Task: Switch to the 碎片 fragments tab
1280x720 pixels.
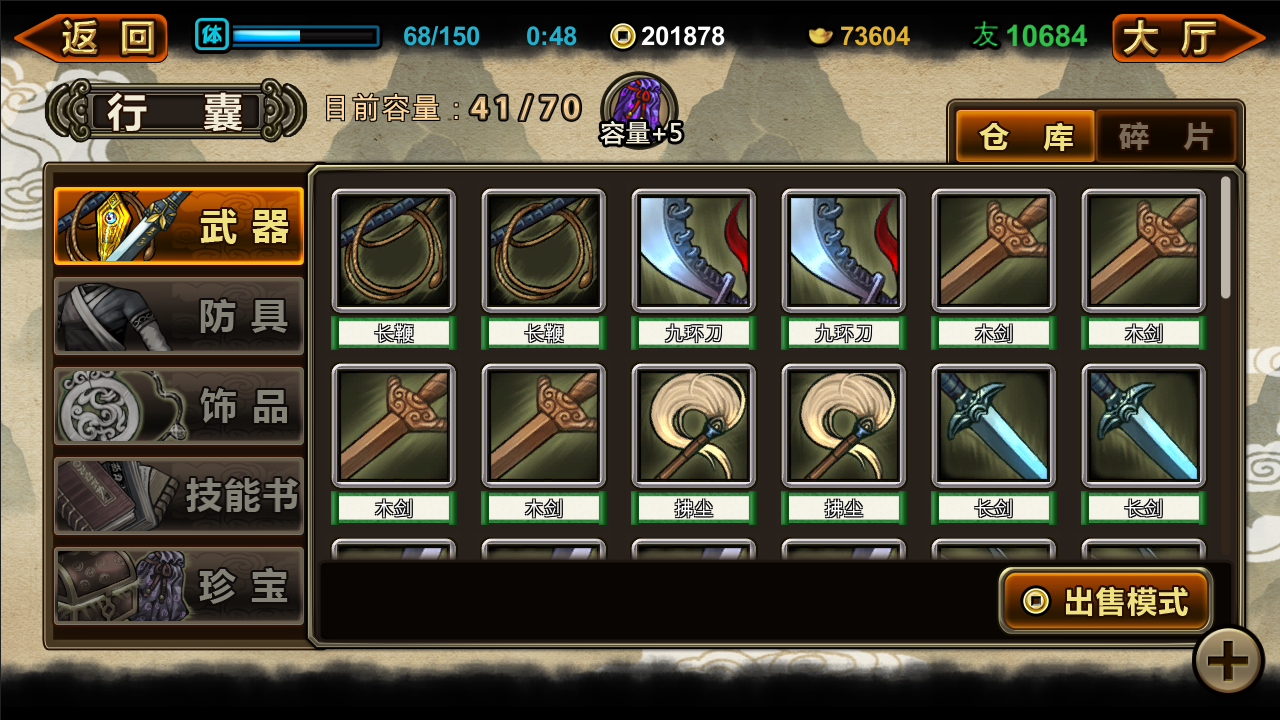Action: (x=1166, y=136)
